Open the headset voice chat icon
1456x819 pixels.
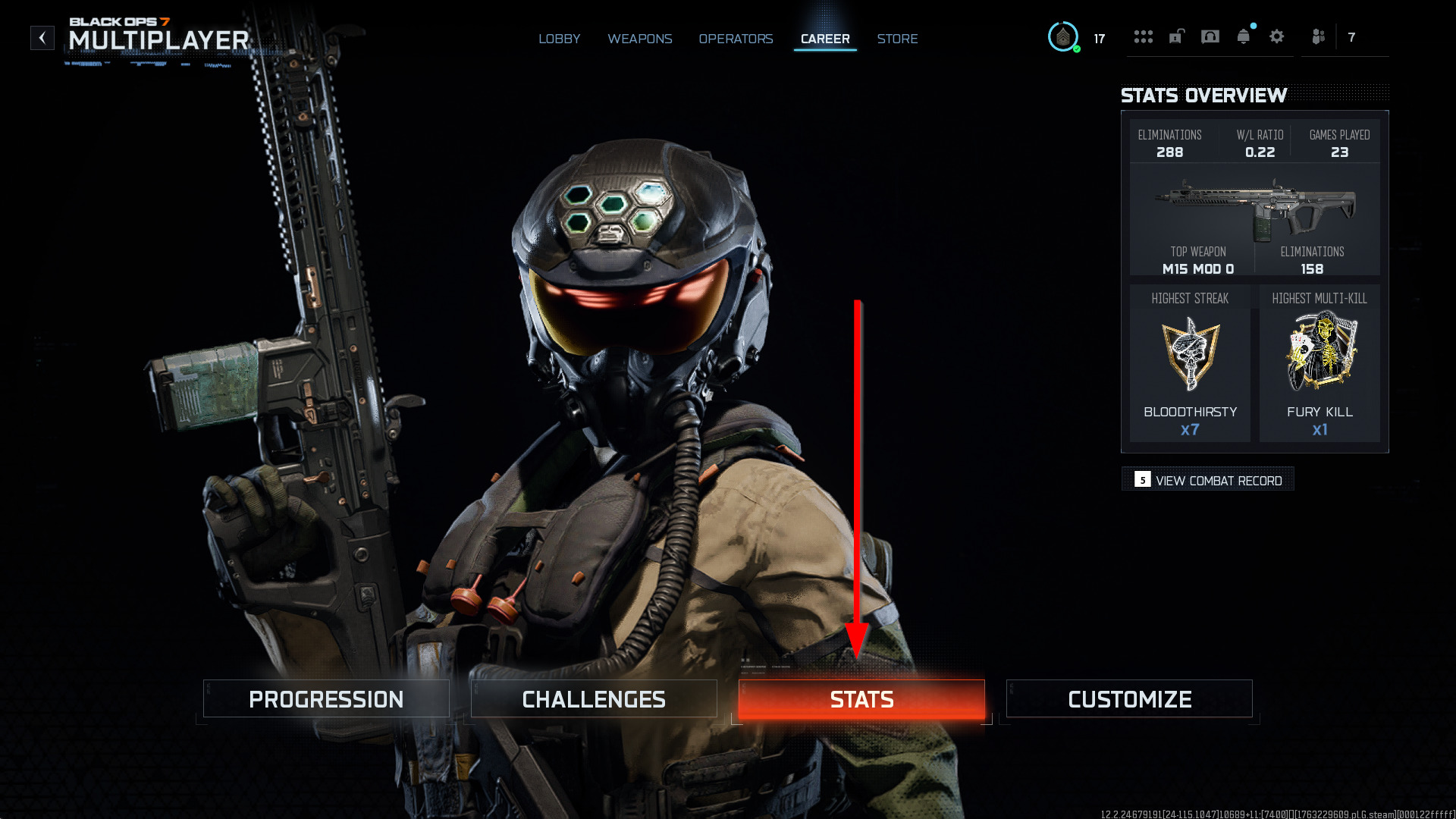pyautogui.click(x=1210, y=37)
